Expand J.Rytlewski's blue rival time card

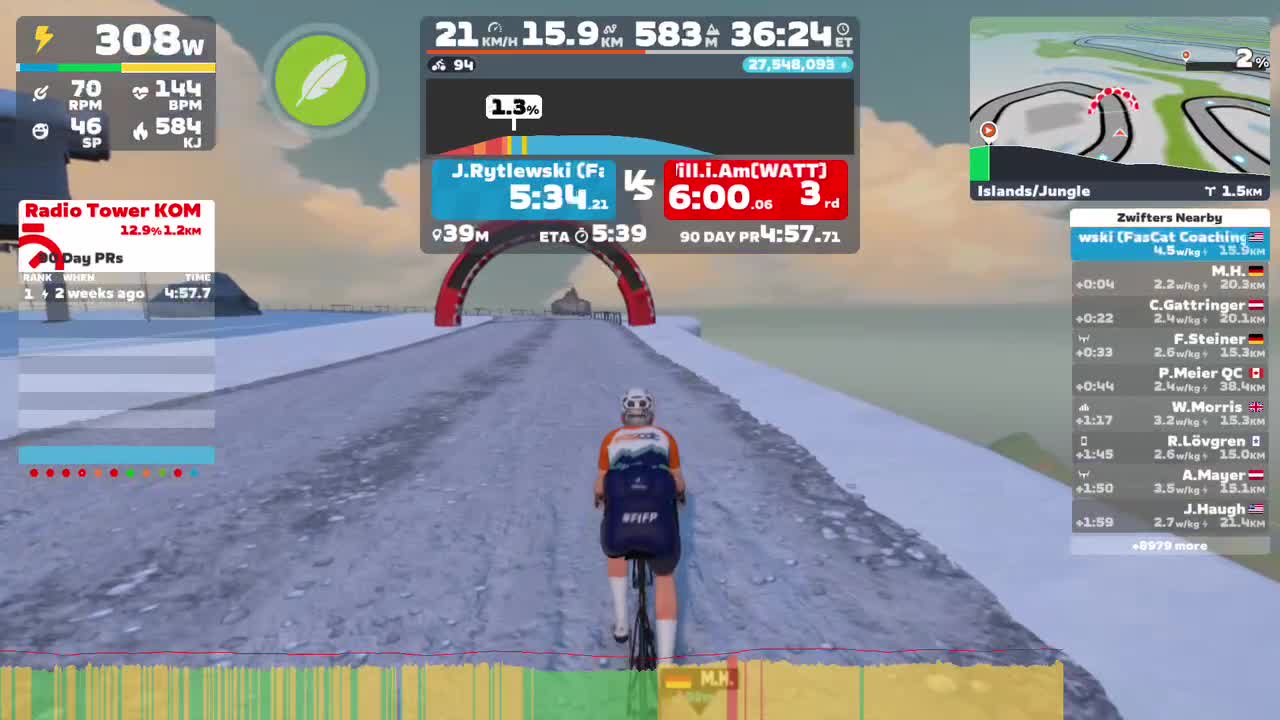coord(523,189)
